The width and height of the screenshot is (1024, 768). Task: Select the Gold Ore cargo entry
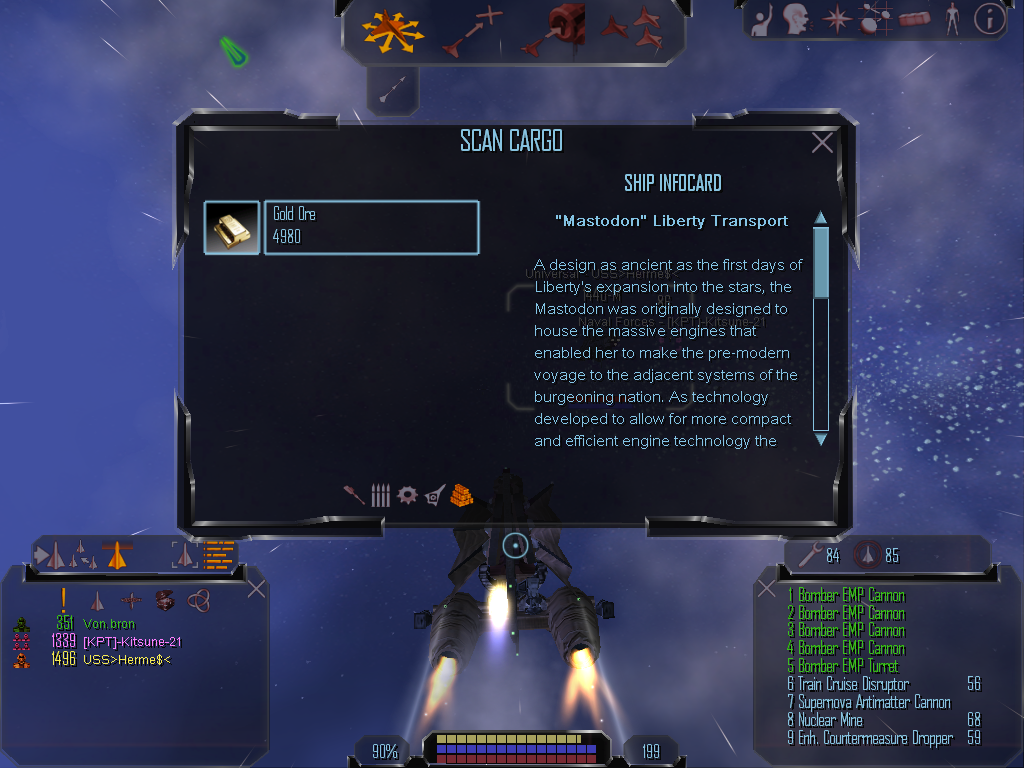(371, 227)
